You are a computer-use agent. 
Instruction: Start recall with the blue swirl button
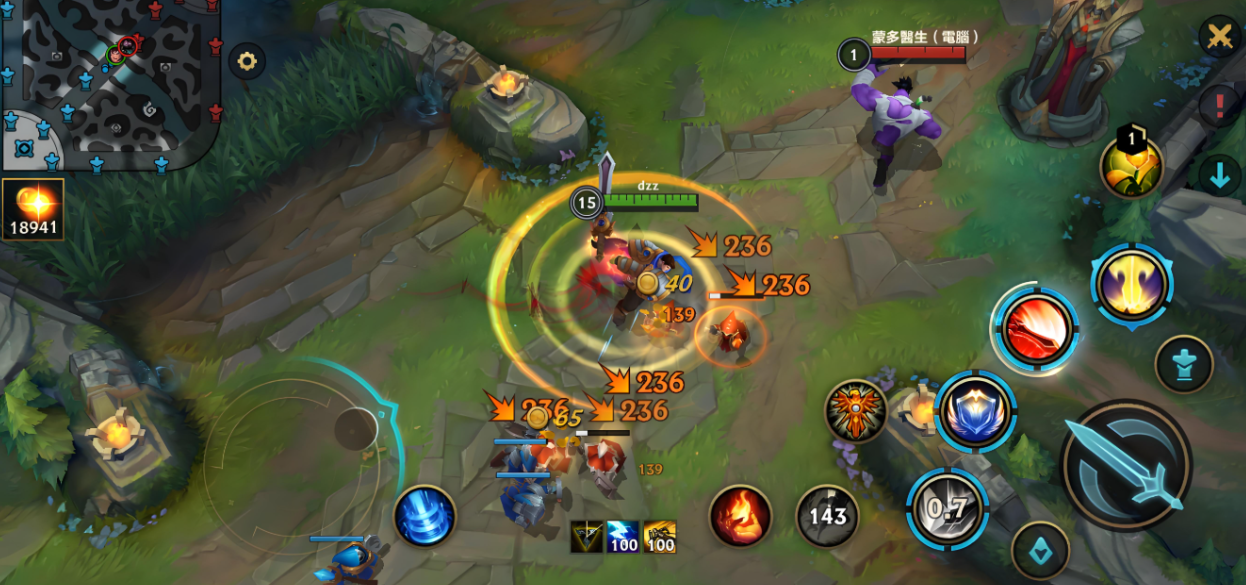(x=425, y=516)
